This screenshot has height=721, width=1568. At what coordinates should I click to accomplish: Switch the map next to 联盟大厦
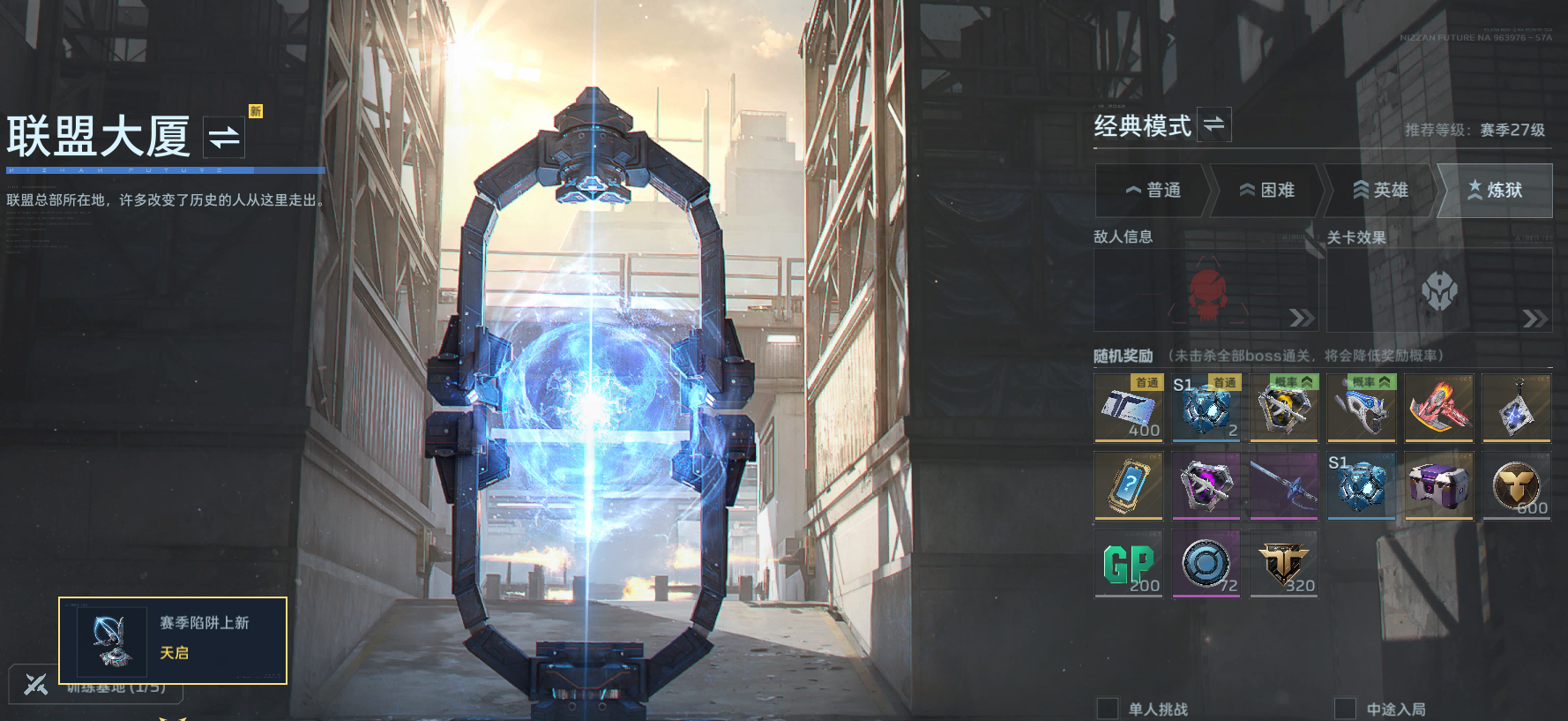point(224,138)
